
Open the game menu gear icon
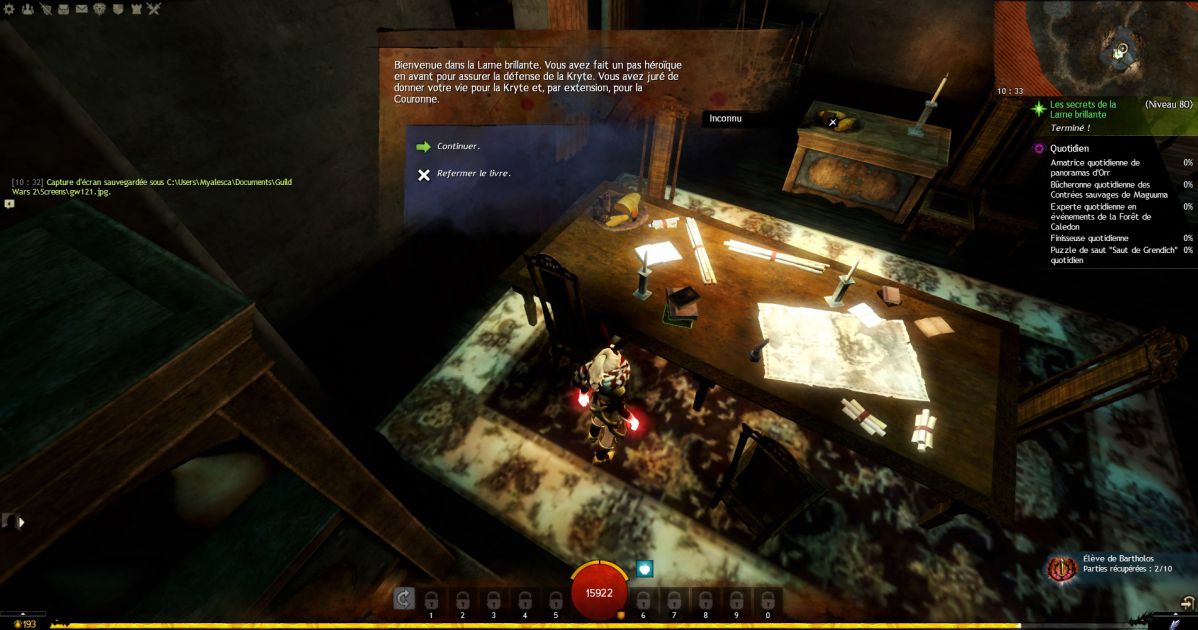click(x=9, y=9)
